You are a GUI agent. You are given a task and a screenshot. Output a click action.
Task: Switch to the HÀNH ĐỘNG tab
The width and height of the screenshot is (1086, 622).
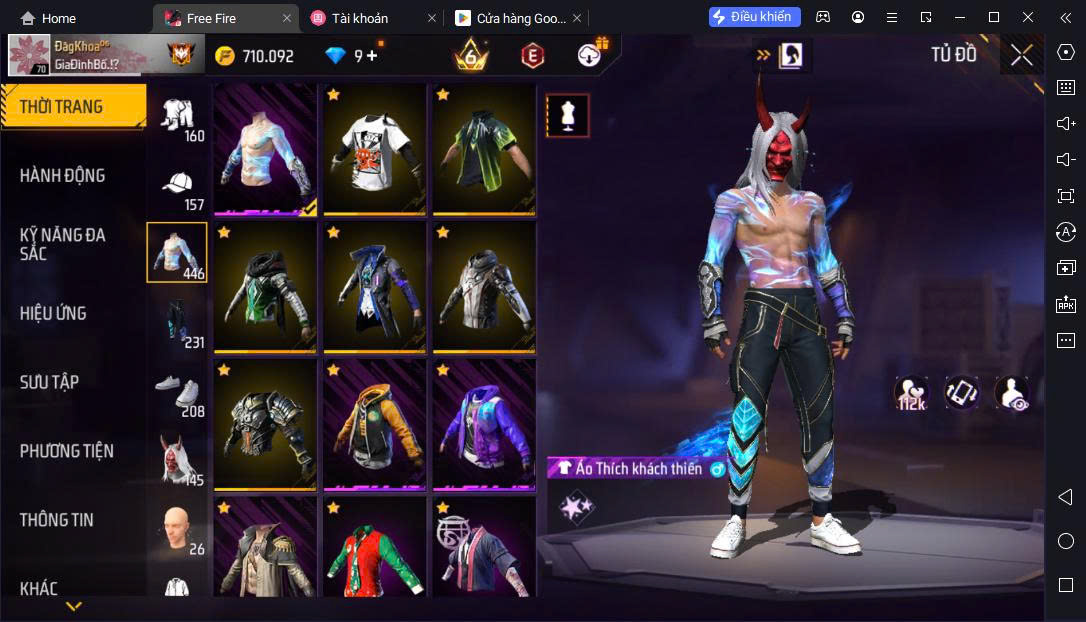[62, 176]
